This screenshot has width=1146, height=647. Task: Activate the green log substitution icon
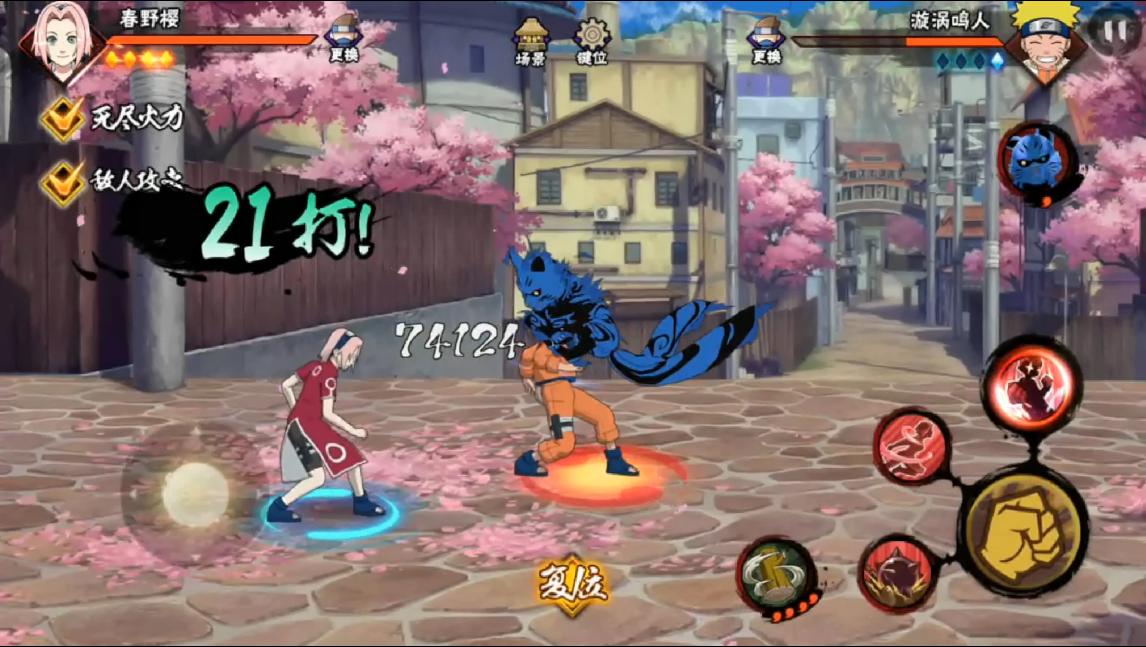coord(774,573)
